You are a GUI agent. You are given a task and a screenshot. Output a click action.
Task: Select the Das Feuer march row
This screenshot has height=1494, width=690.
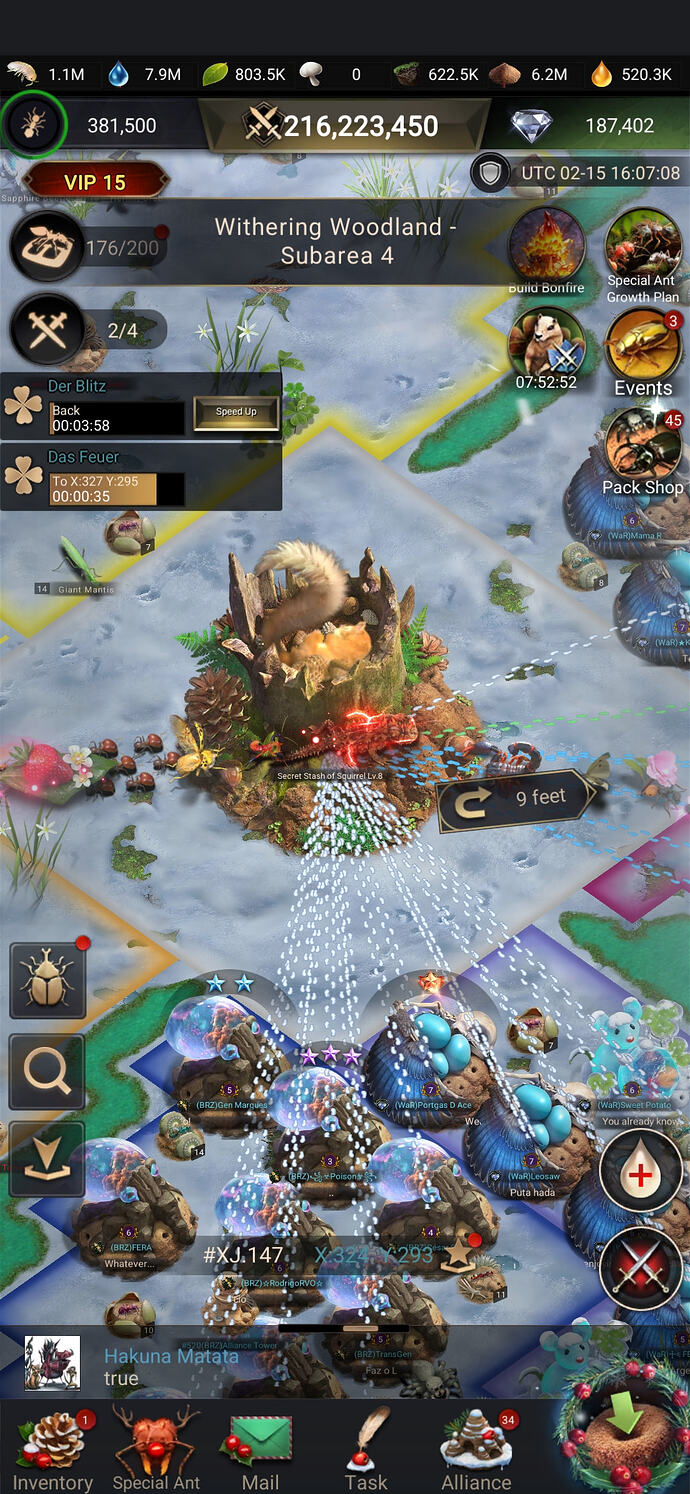coord(140,477)
